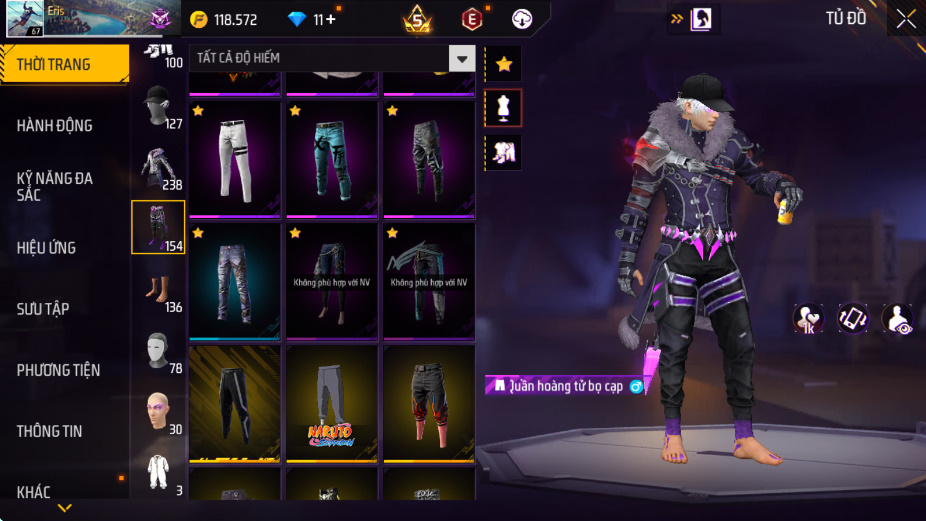Image resolution: width=926 pixels, height=521 pixels.
Task: Select the SƯU TẬP collection entry
Action: pos(43,309)
